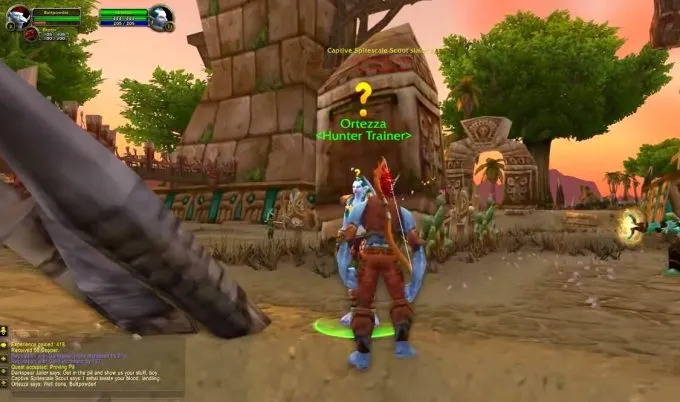Viewport: 680px width, 402px height.
Task: Select the pet portrait under the player frame
Action: pyautogui.click(x=31, y=34)
